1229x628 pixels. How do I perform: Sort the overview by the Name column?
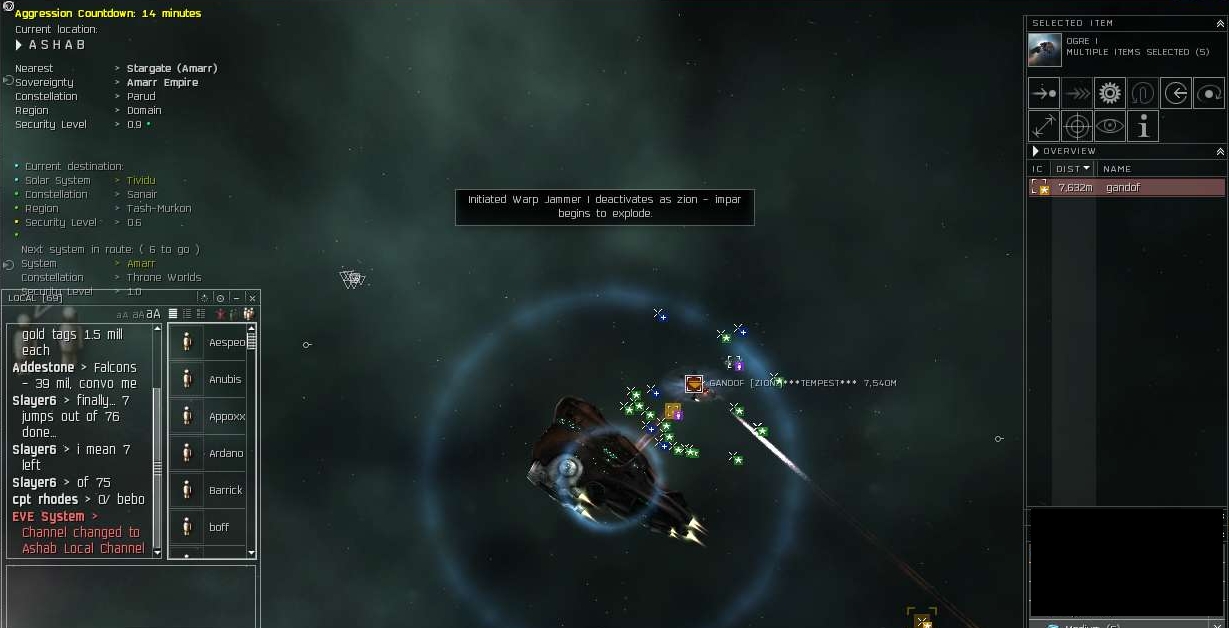[1117, 169]
